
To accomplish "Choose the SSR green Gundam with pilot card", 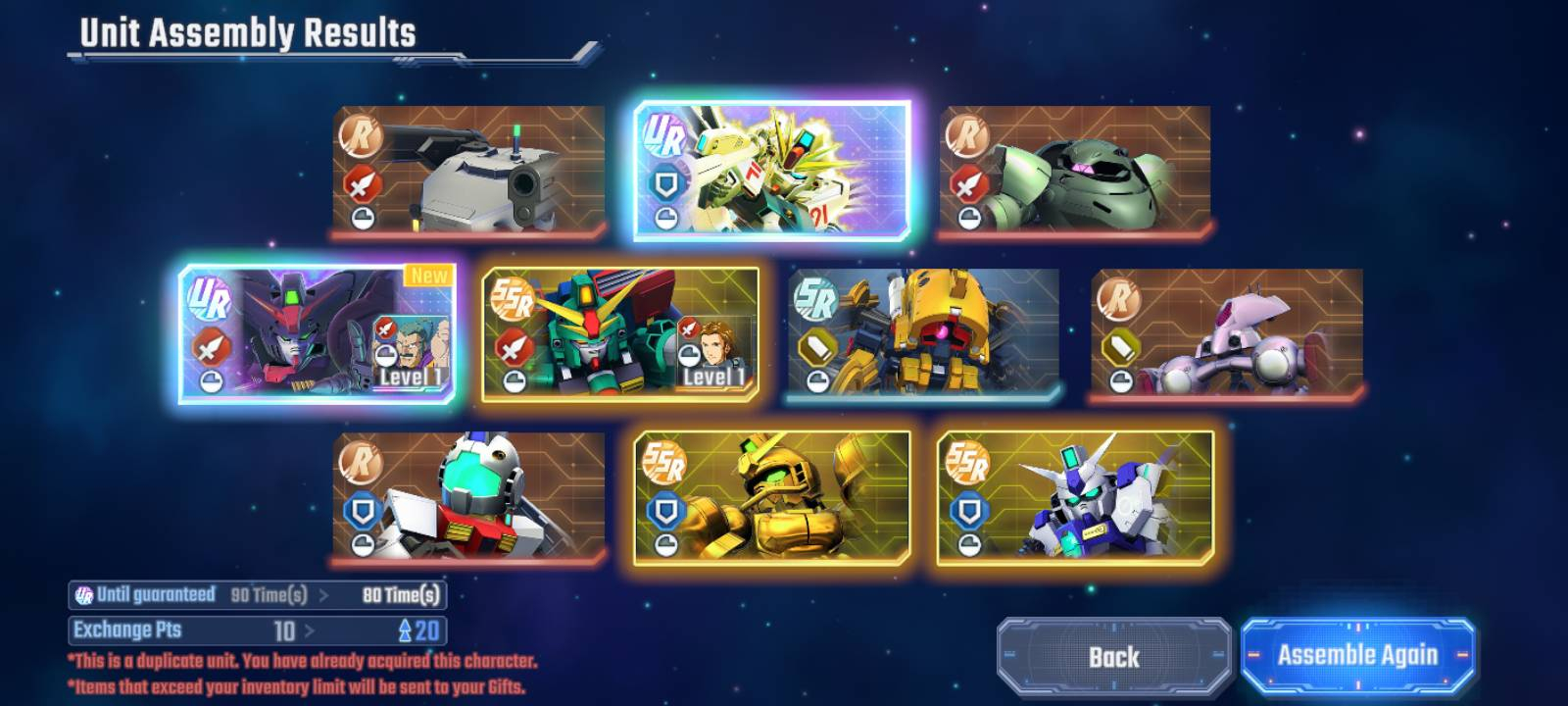I will click(x=620, y=333).
